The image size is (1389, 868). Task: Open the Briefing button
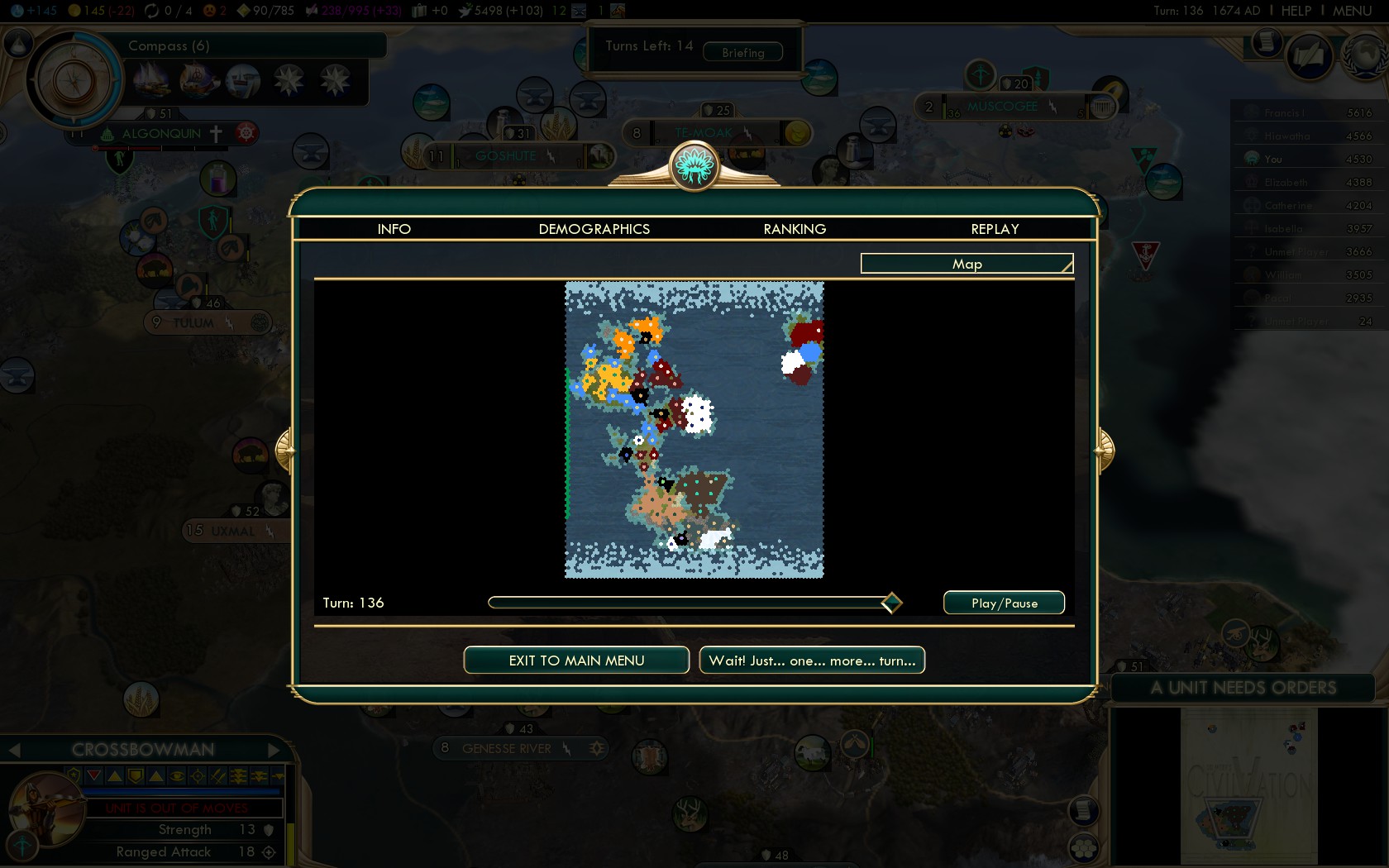click(x=742, y=52)
